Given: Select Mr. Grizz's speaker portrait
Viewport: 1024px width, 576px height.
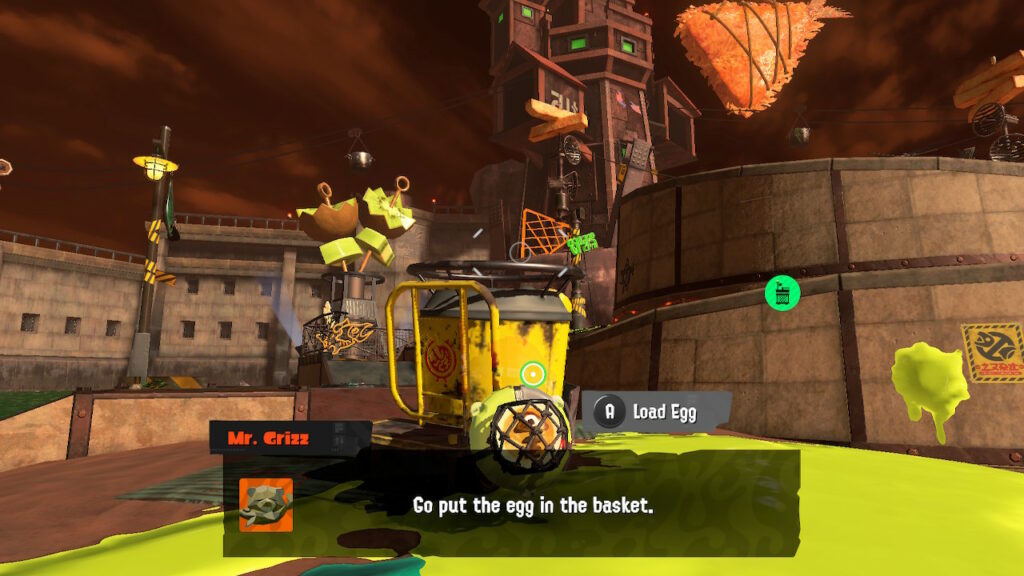Looking at the screenshot, I should [x=266, y=504].
